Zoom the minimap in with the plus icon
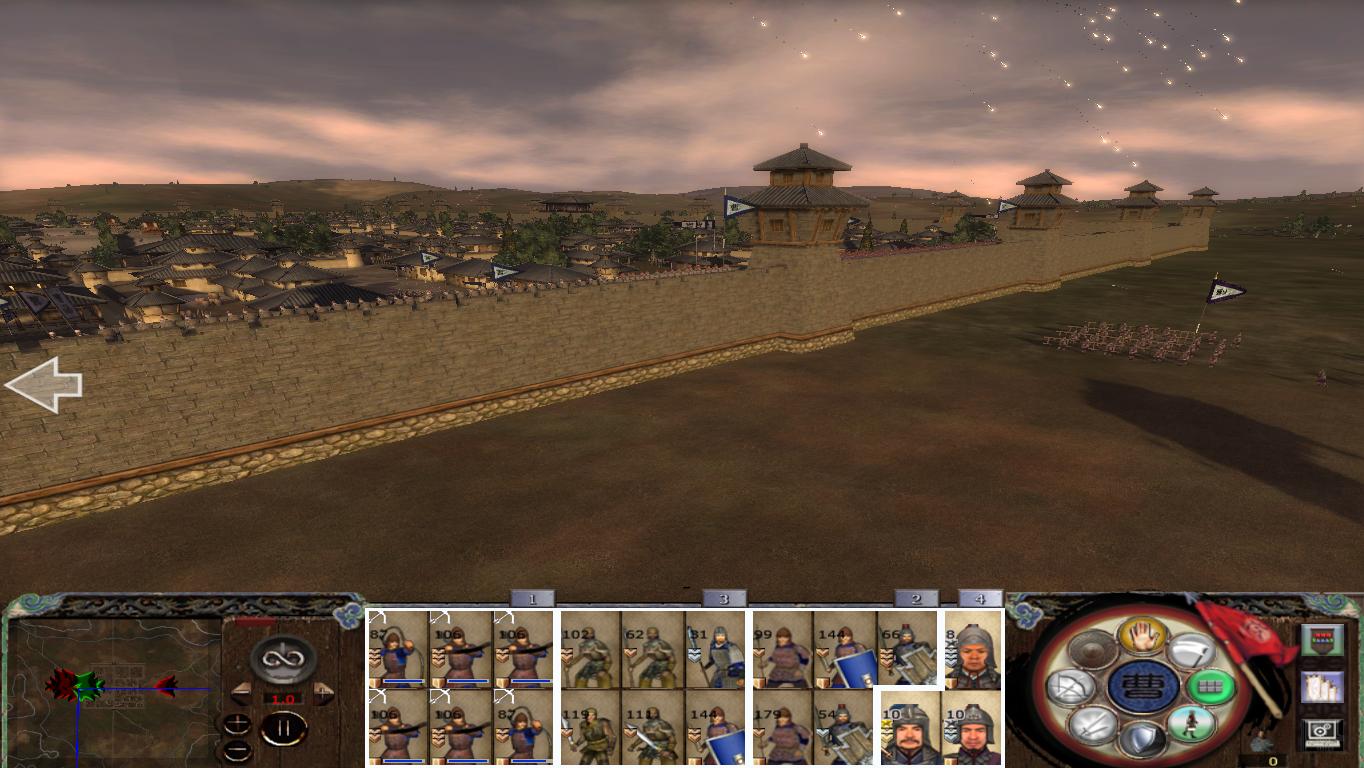Image resolution: width=1364 pixels, height=768 pixels. point(237,724)
